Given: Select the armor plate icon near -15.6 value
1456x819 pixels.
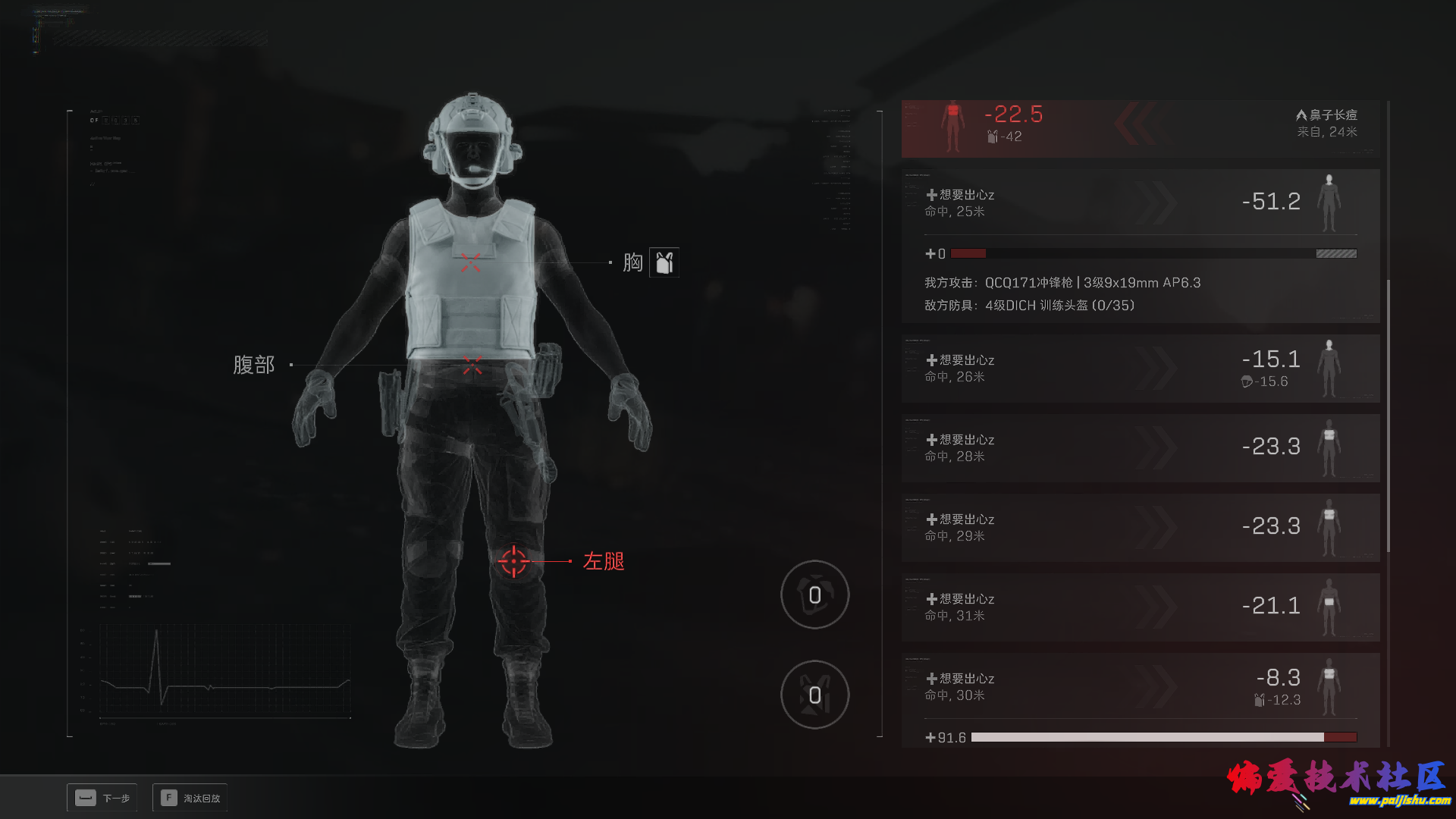Looking at the screenshot, I should pyautogui.click(x=1247, y=382).
